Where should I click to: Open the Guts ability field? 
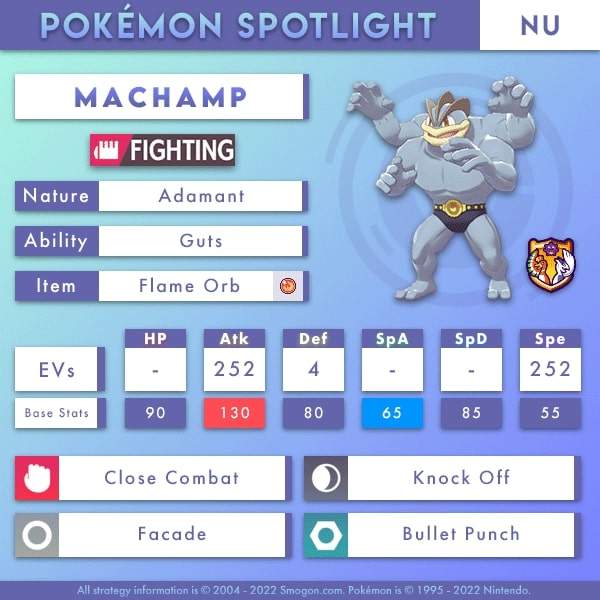(x=200, y=241)
